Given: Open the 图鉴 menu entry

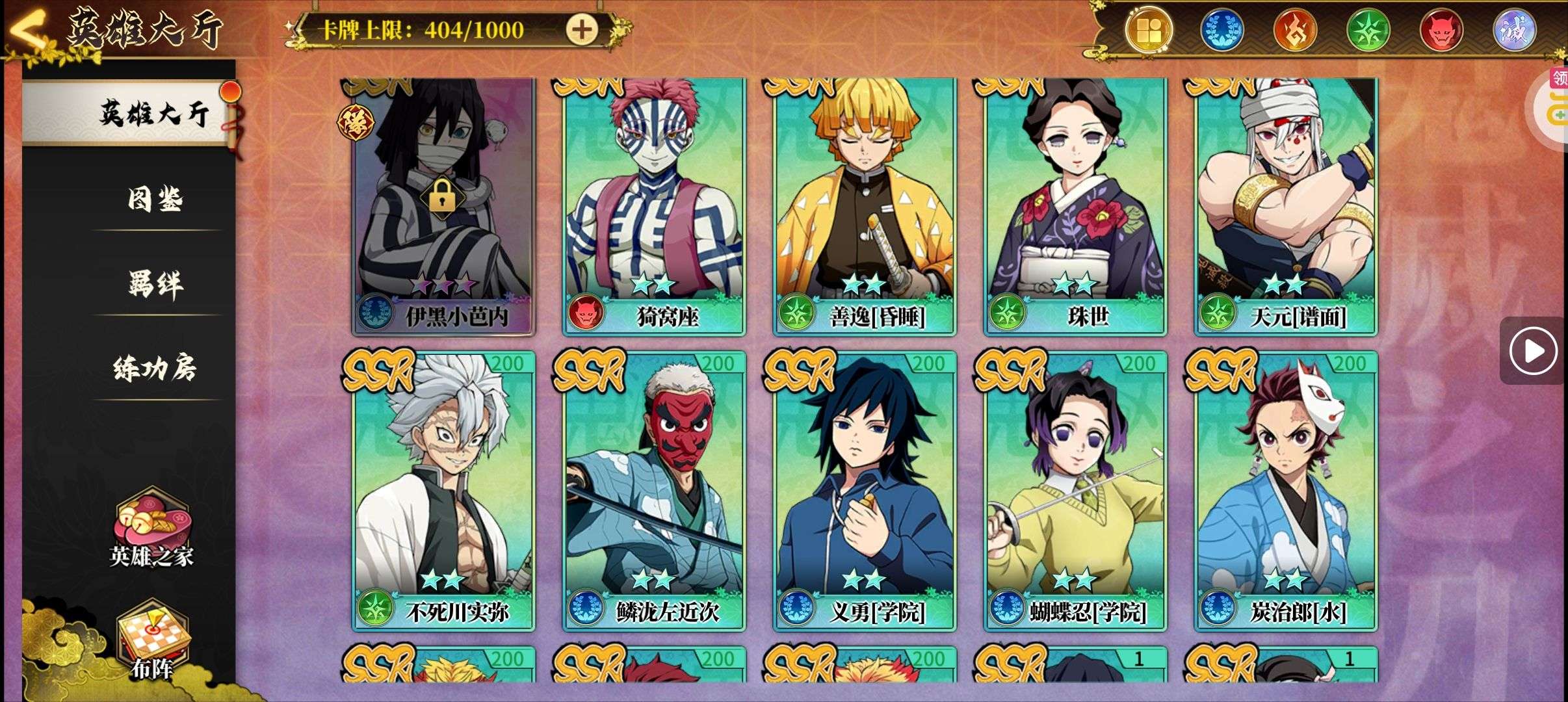Looking at the screenshot, I should coord(155,199).
